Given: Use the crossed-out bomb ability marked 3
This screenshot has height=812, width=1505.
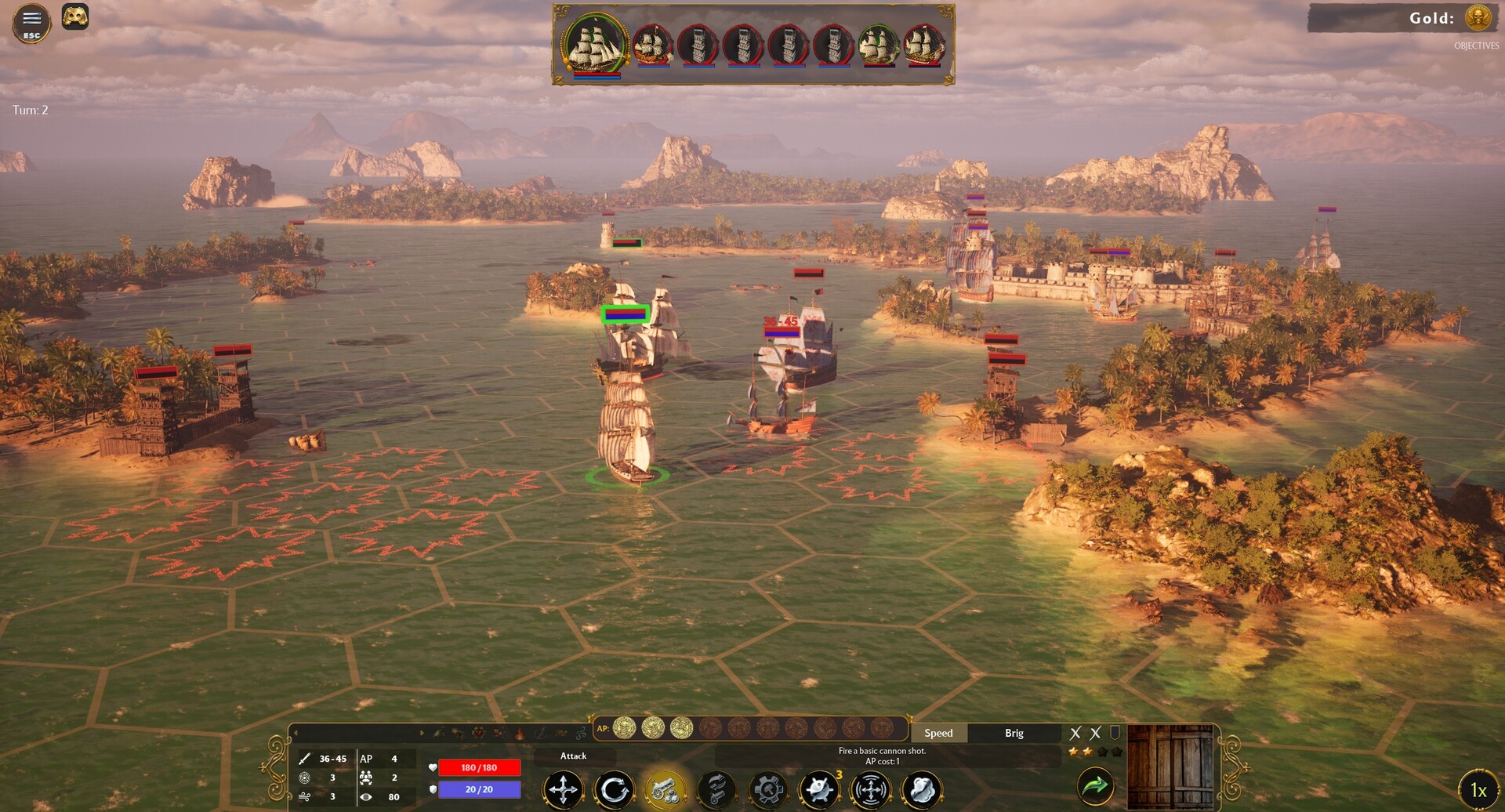Looking at the screenshot, I should pos(819,789).
